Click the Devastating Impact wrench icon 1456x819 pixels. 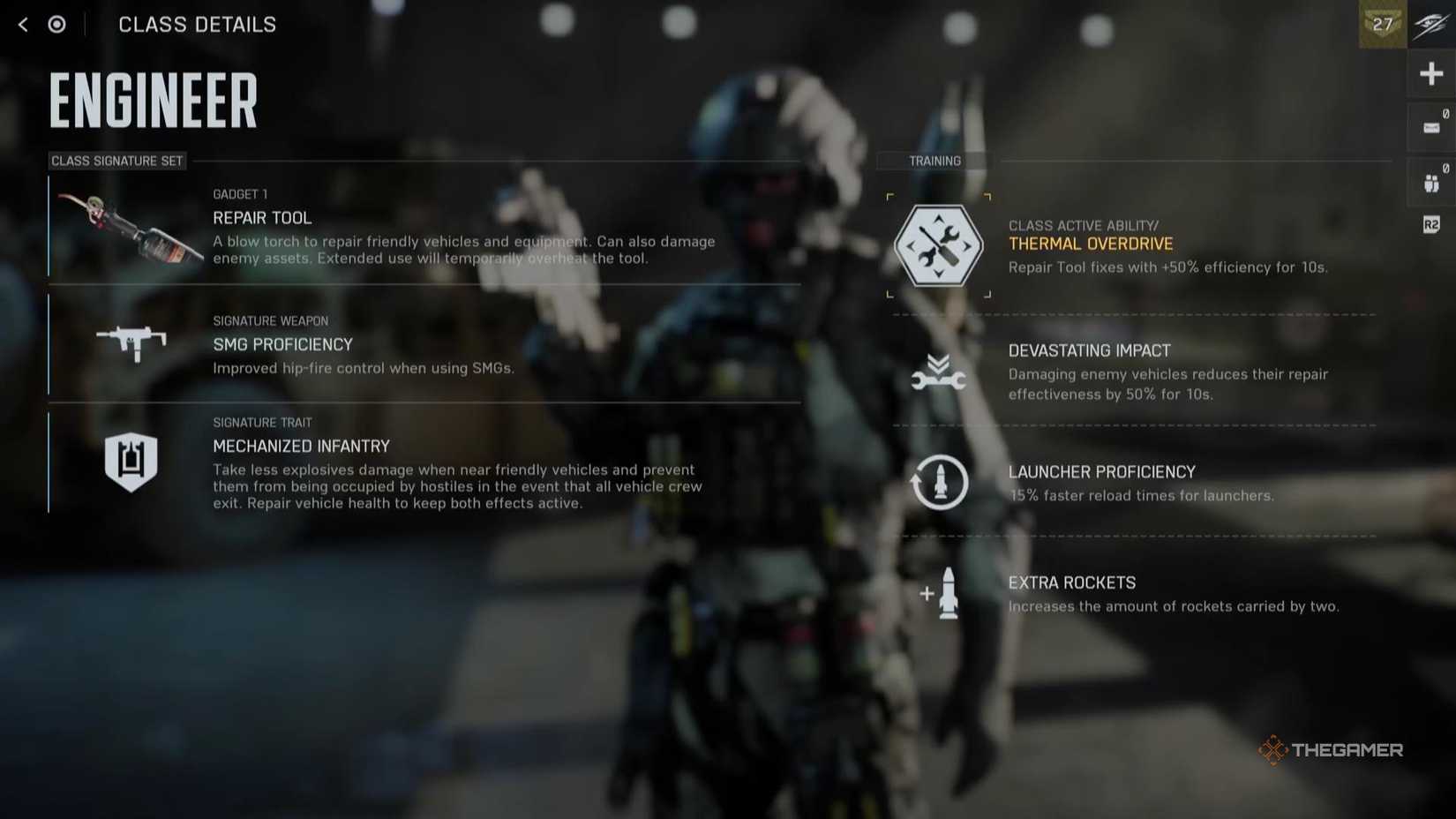938,369
